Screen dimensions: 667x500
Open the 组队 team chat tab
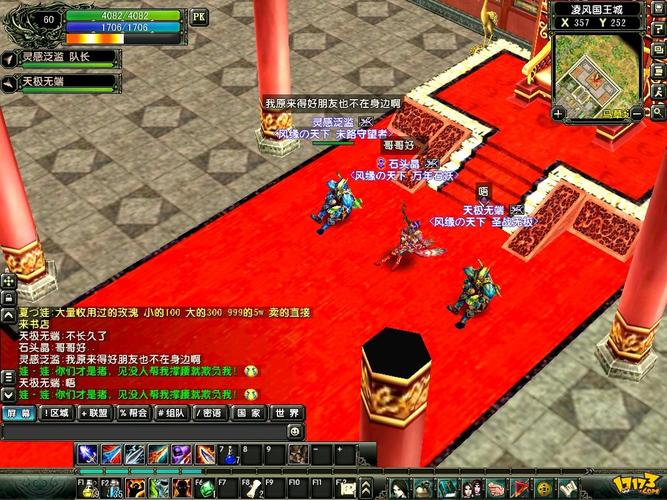click(172, 412)
